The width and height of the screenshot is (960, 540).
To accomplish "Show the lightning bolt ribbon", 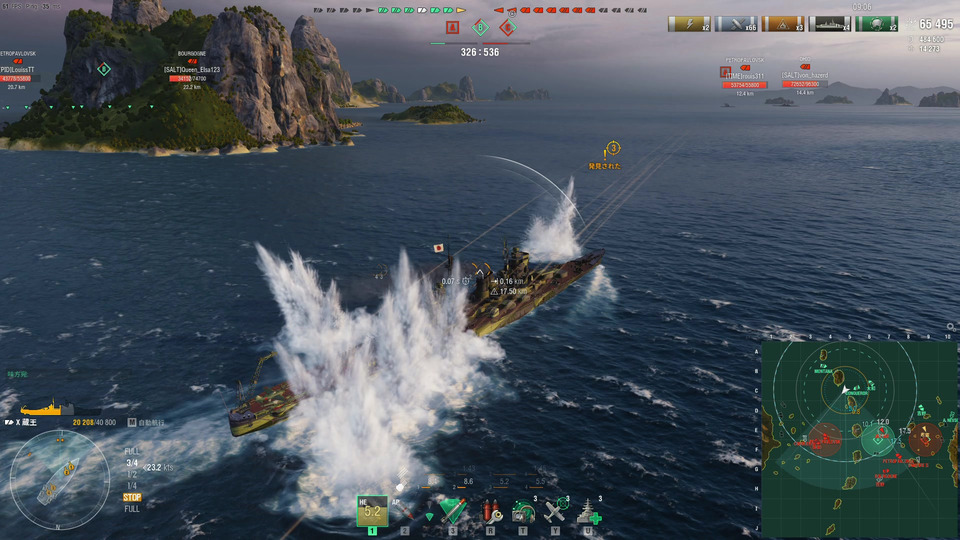I will (x=688, y=24).
